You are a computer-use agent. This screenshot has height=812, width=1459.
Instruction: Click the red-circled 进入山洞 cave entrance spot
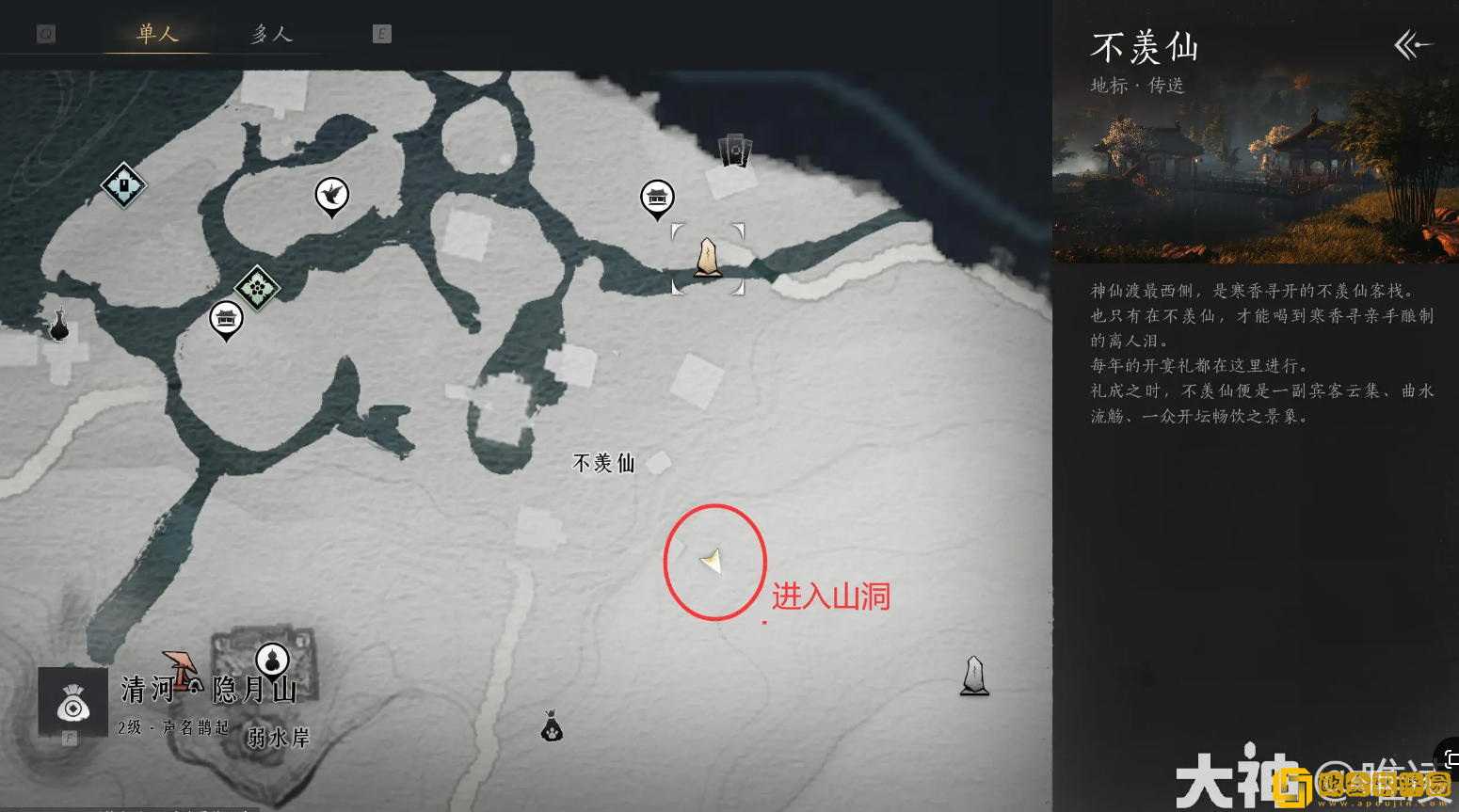coord(713,562)
